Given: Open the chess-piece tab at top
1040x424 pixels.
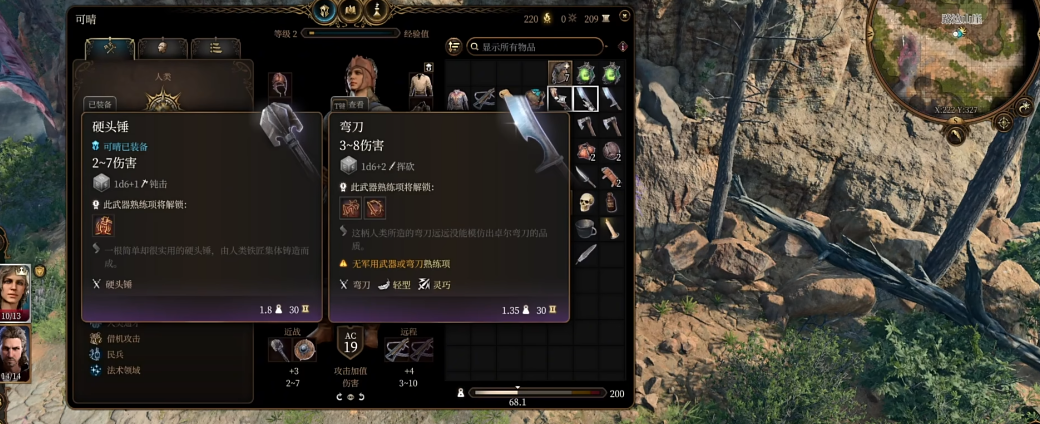Looking at the screenshot, I should (376, 11).
